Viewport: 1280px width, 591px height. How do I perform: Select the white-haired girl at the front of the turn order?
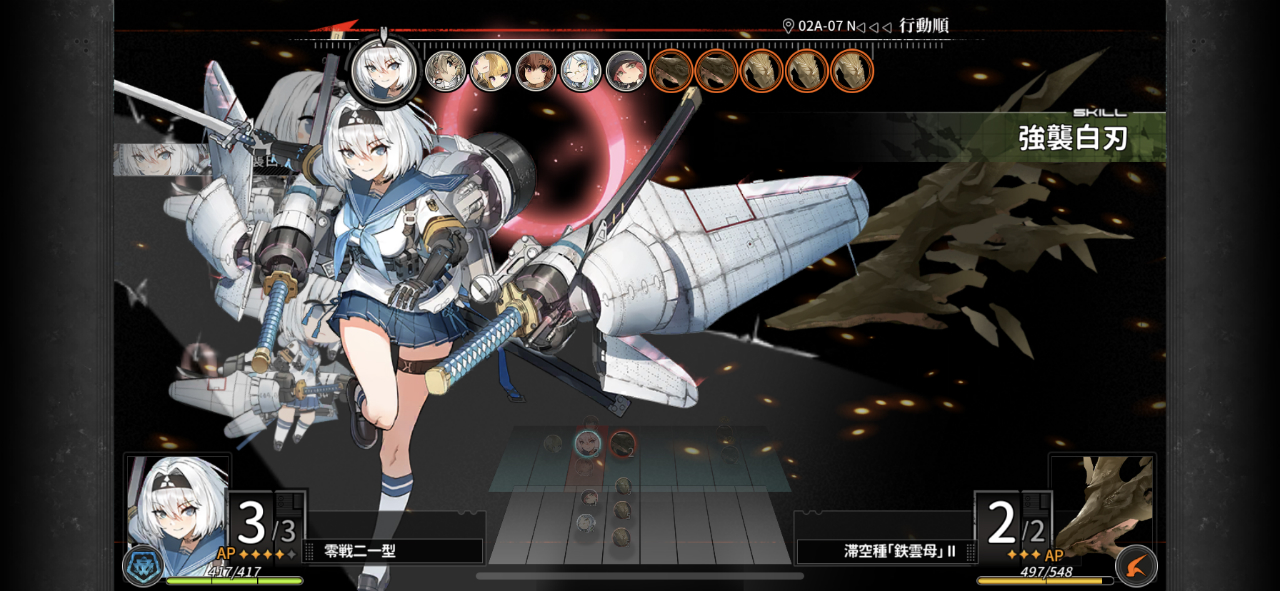pyautogui.click(x=385, y=69)
